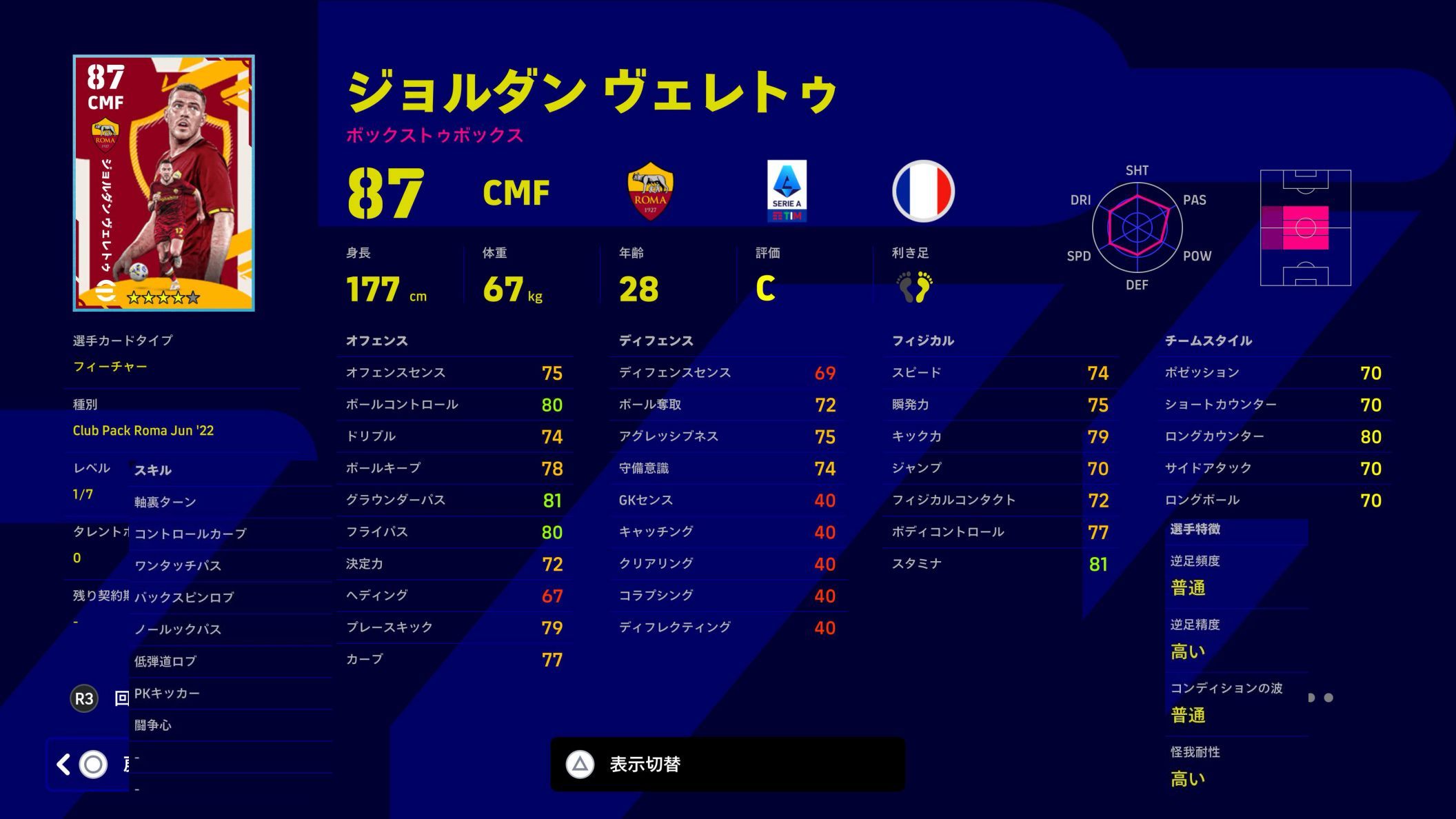This screenshot has height=819, width=1456.
Task: Select the Serie A league logo
Action: (x=788, y=192)
